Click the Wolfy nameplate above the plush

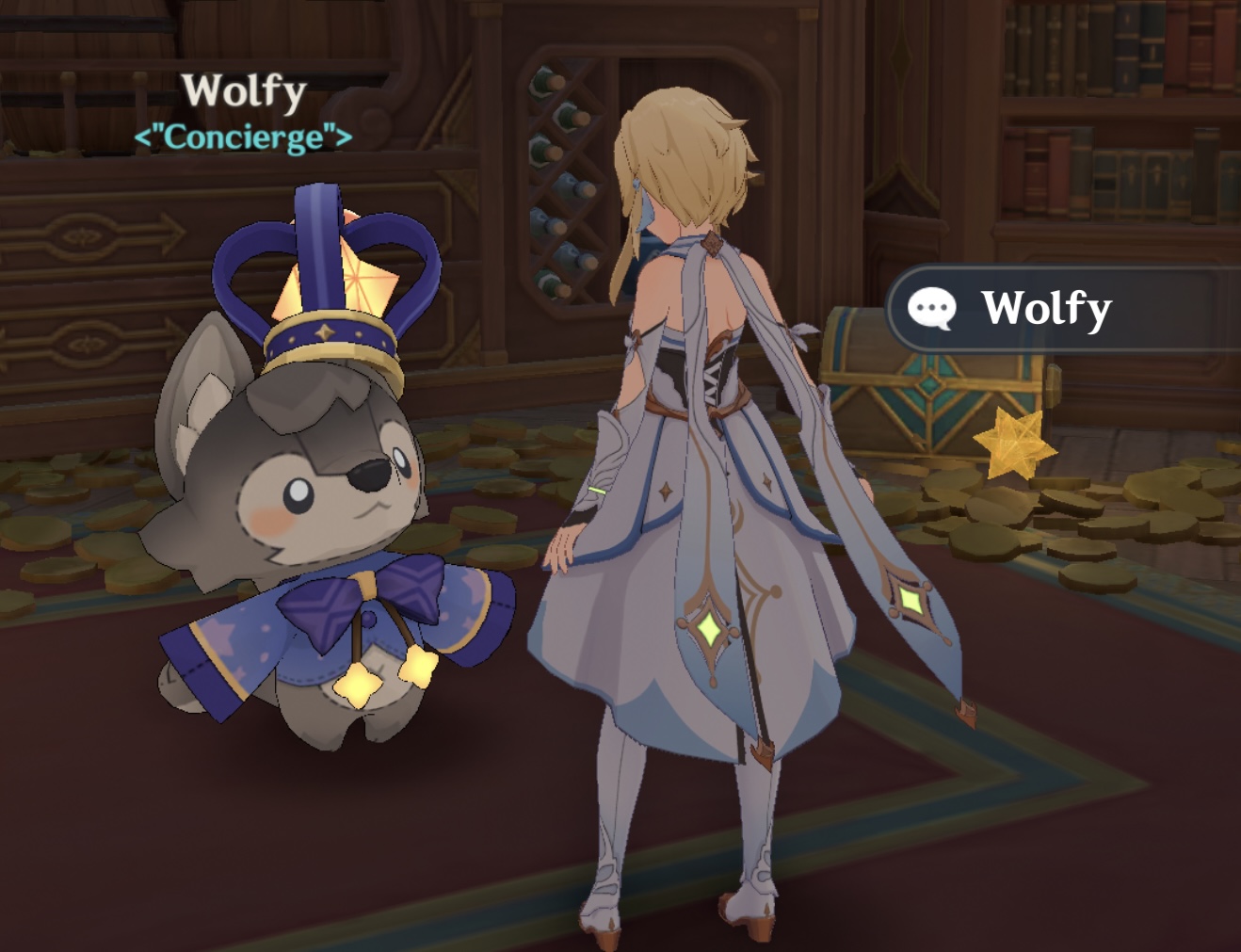(242, 90)
